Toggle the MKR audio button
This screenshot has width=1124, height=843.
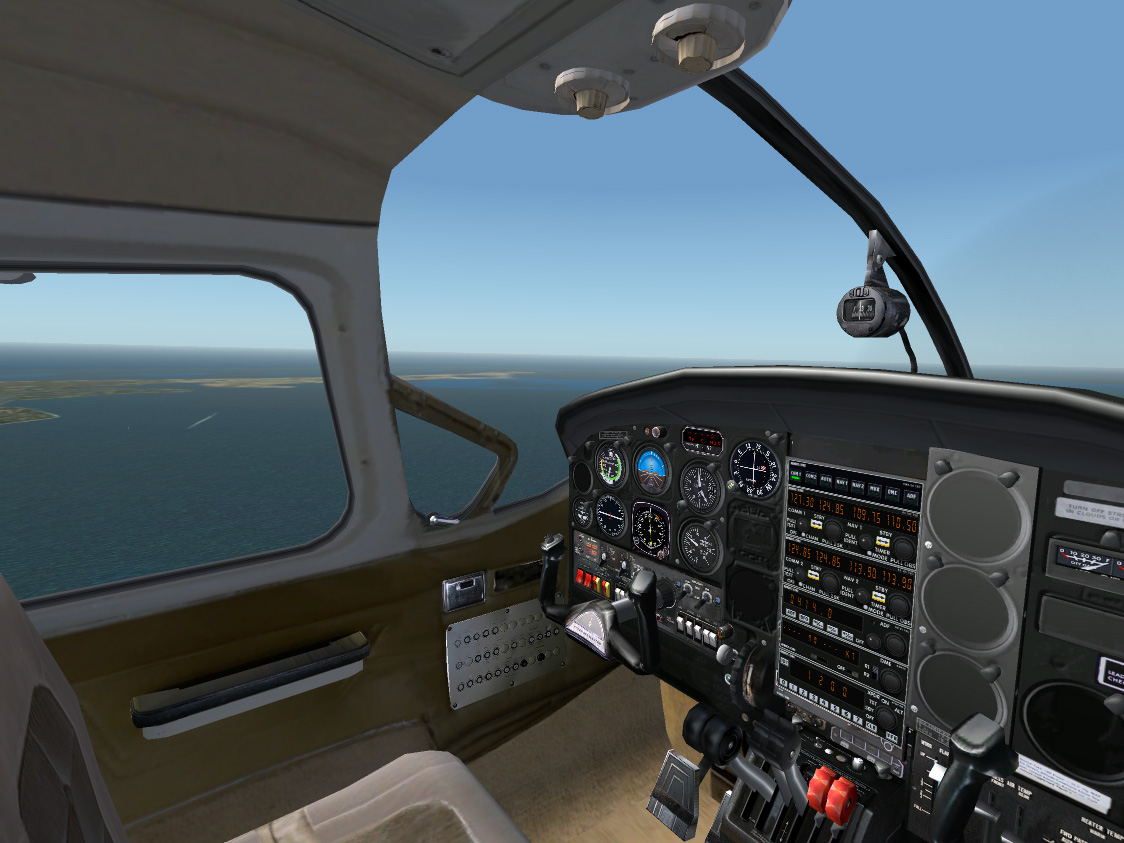(x=875, y=488)
